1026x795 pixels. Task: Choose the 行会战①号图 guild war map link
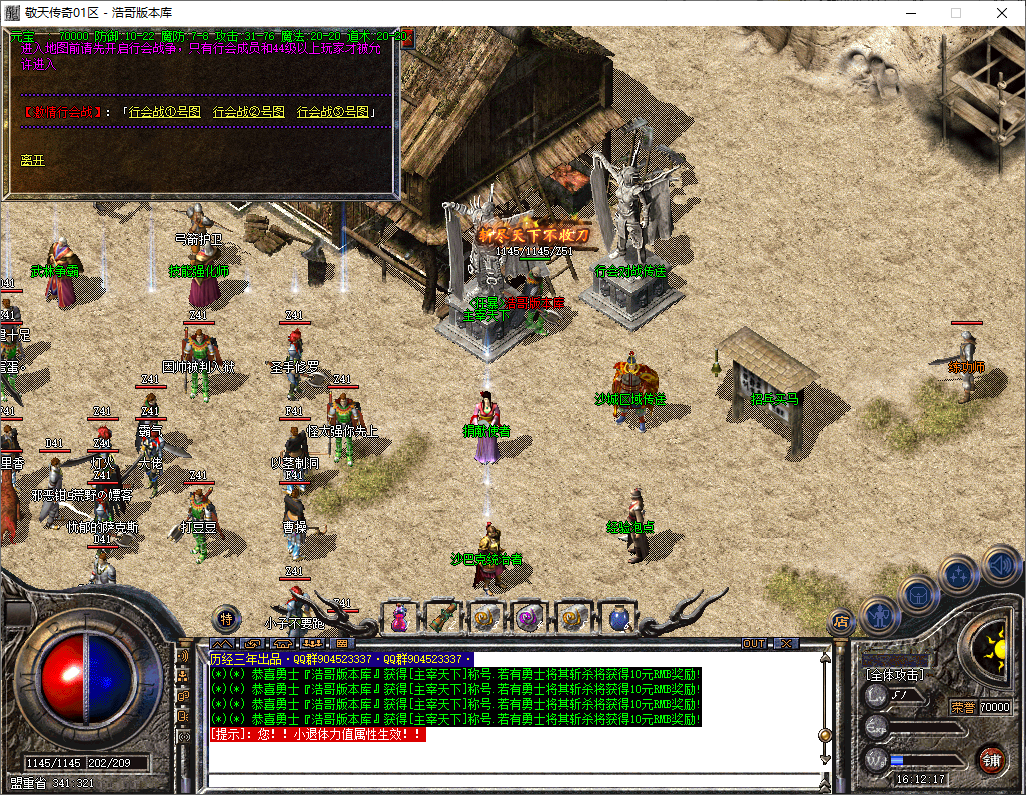(x=165, y=112)
